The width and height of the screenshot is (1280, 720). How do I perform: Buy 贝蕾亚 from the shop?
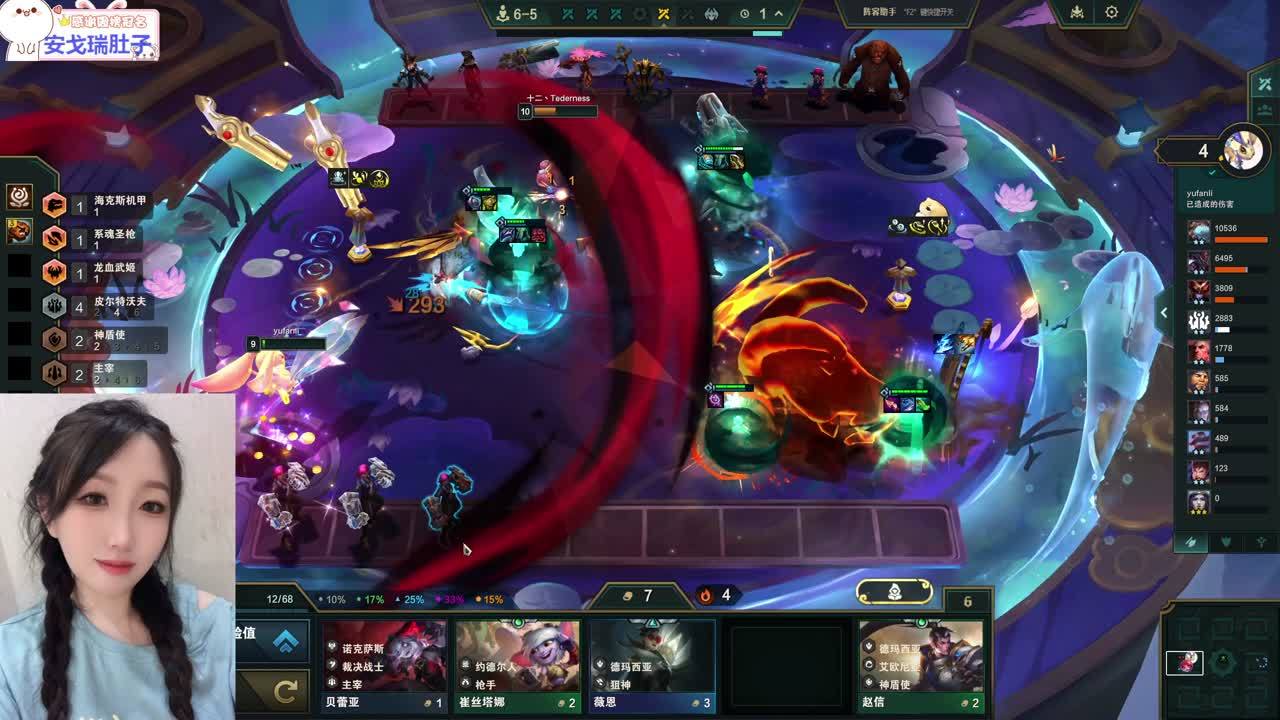(x=384, y=664)
